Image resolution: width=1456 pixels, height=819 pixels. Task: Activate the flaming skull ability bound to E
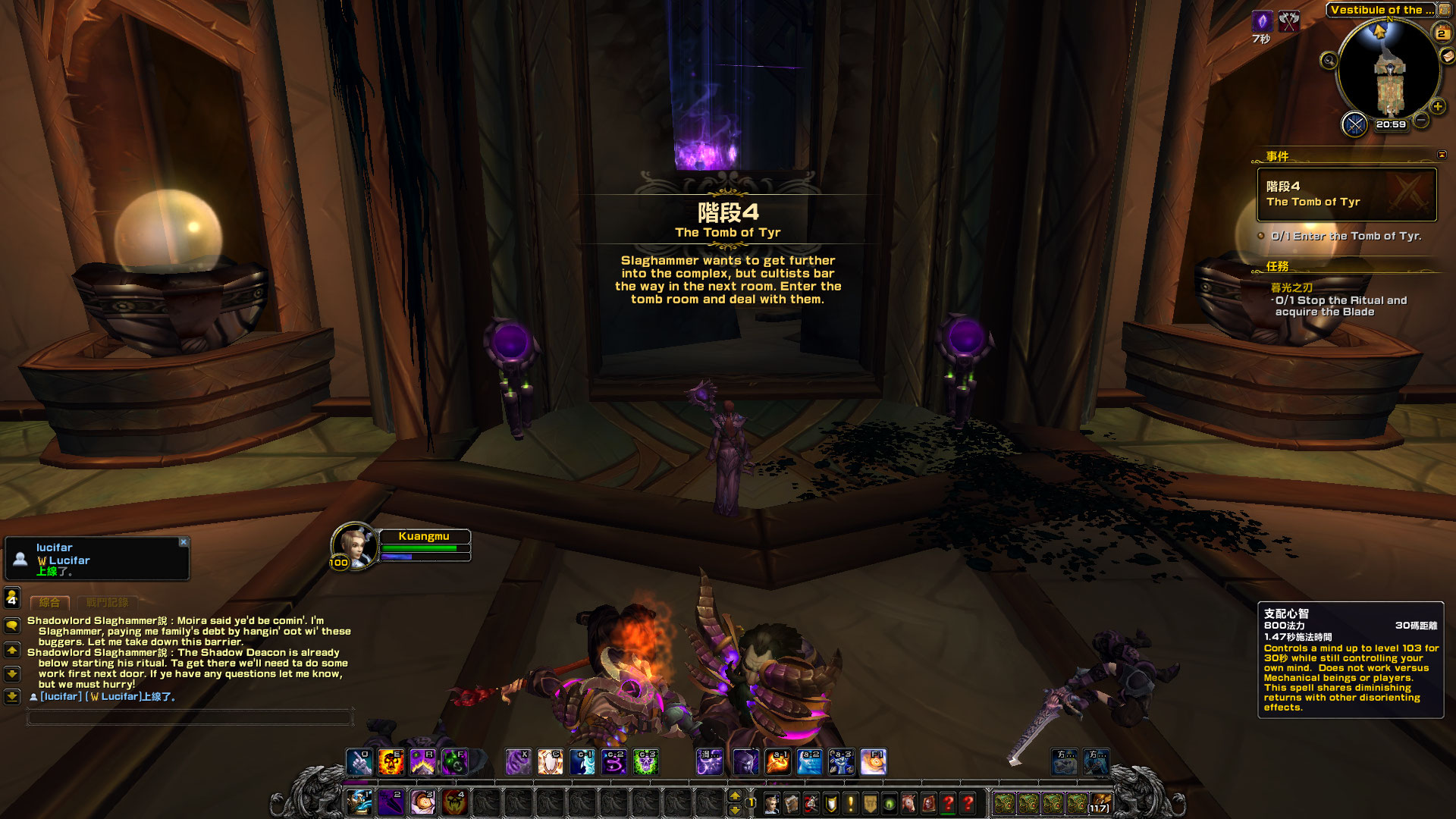(391, 762)
